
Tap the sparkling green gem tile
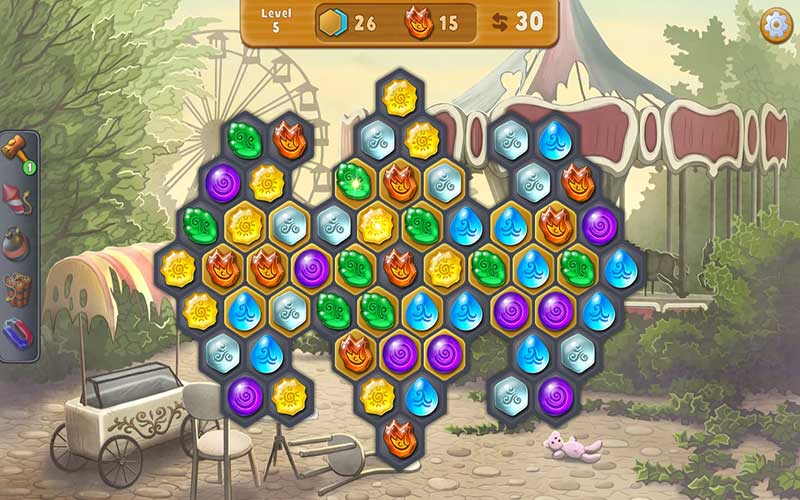click(x=355, y=183)
